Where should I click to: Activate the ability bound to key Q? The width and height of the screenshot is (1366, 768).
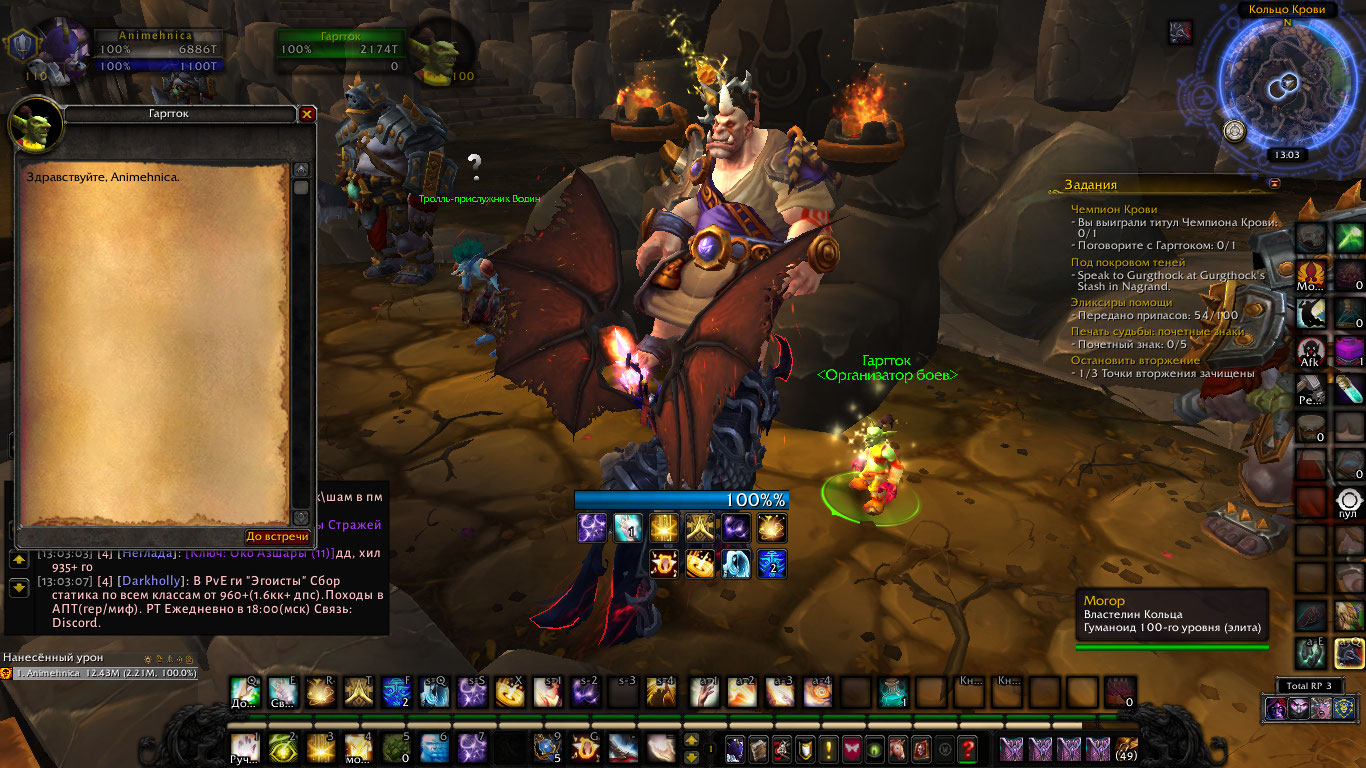245,691
